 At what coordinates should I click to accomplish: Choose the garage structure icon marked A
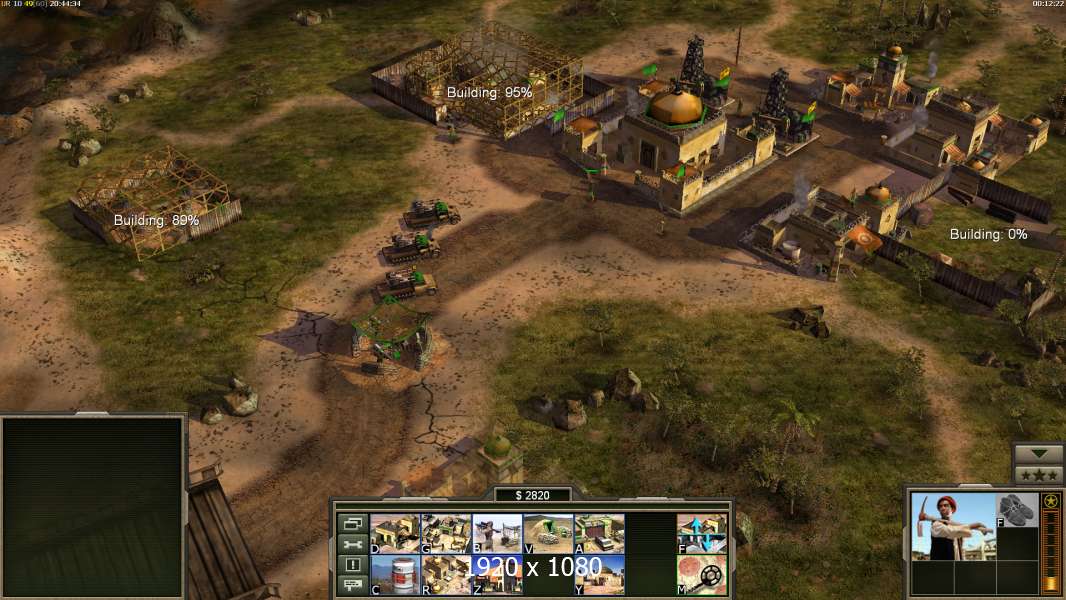(x=599, y=533)
